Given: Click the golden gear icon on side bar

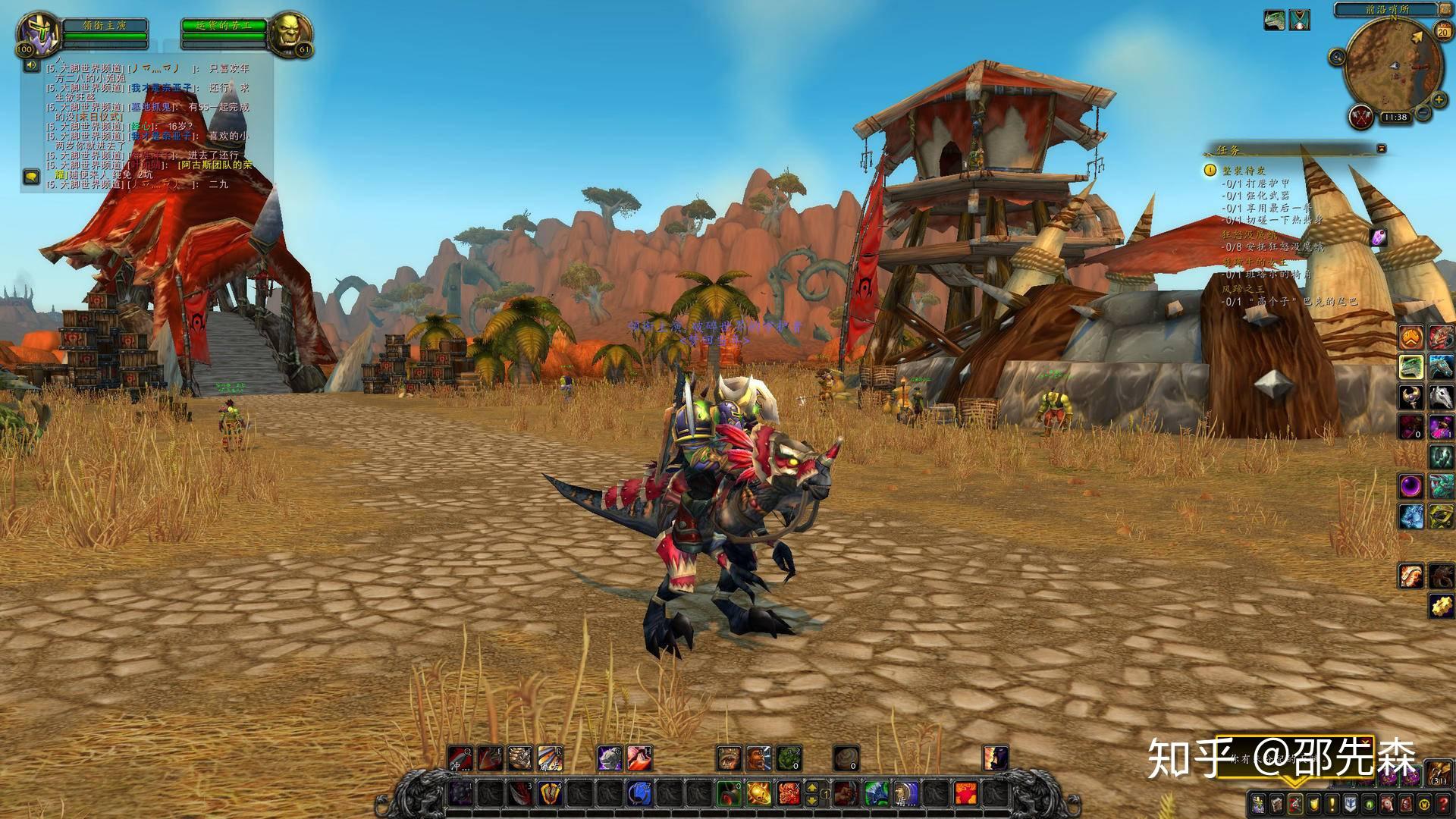Looking at the screenshot, I should (1442, 606).
